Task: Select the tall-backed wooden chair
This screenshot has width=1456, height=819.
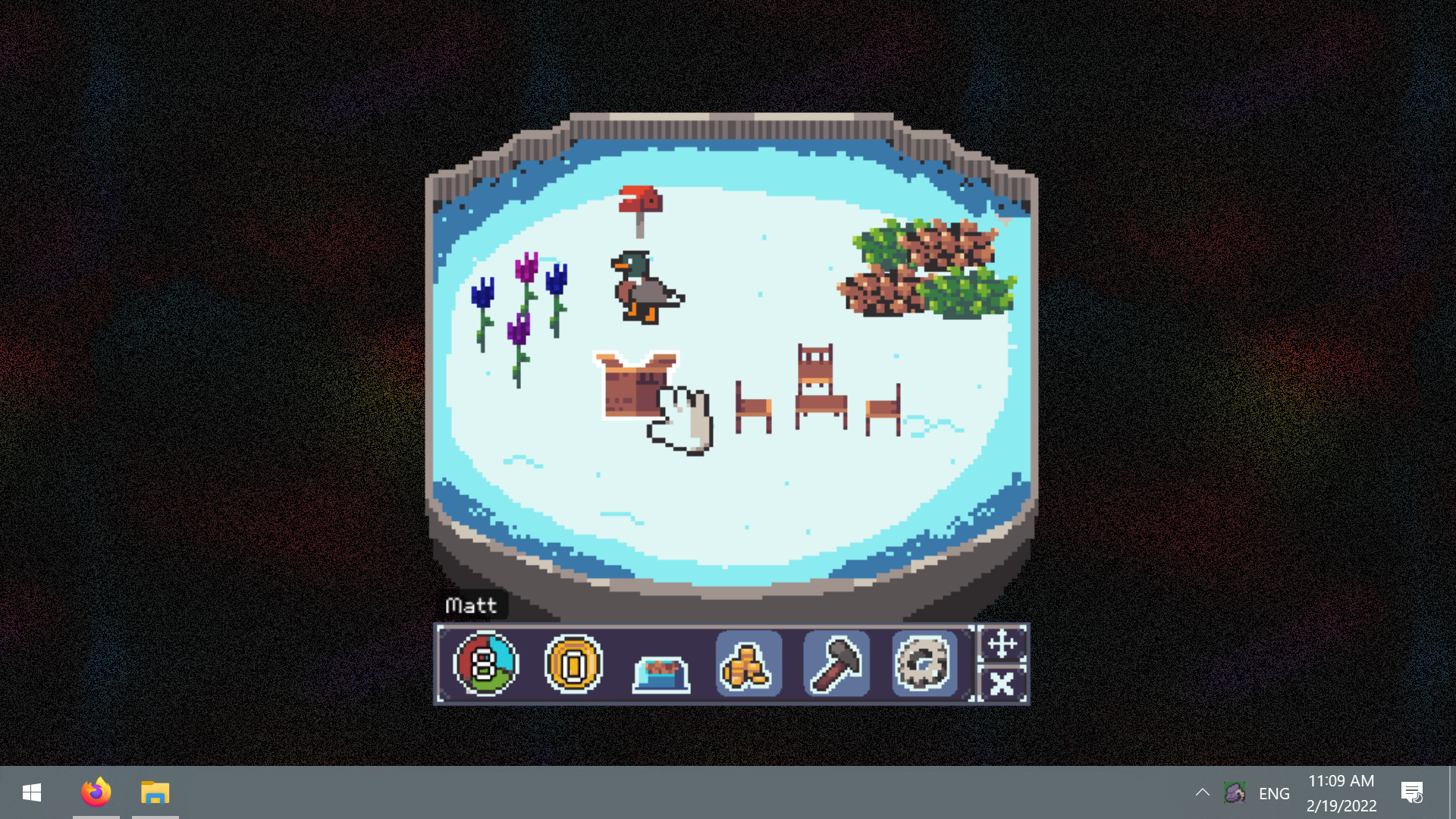Action: 821,387
